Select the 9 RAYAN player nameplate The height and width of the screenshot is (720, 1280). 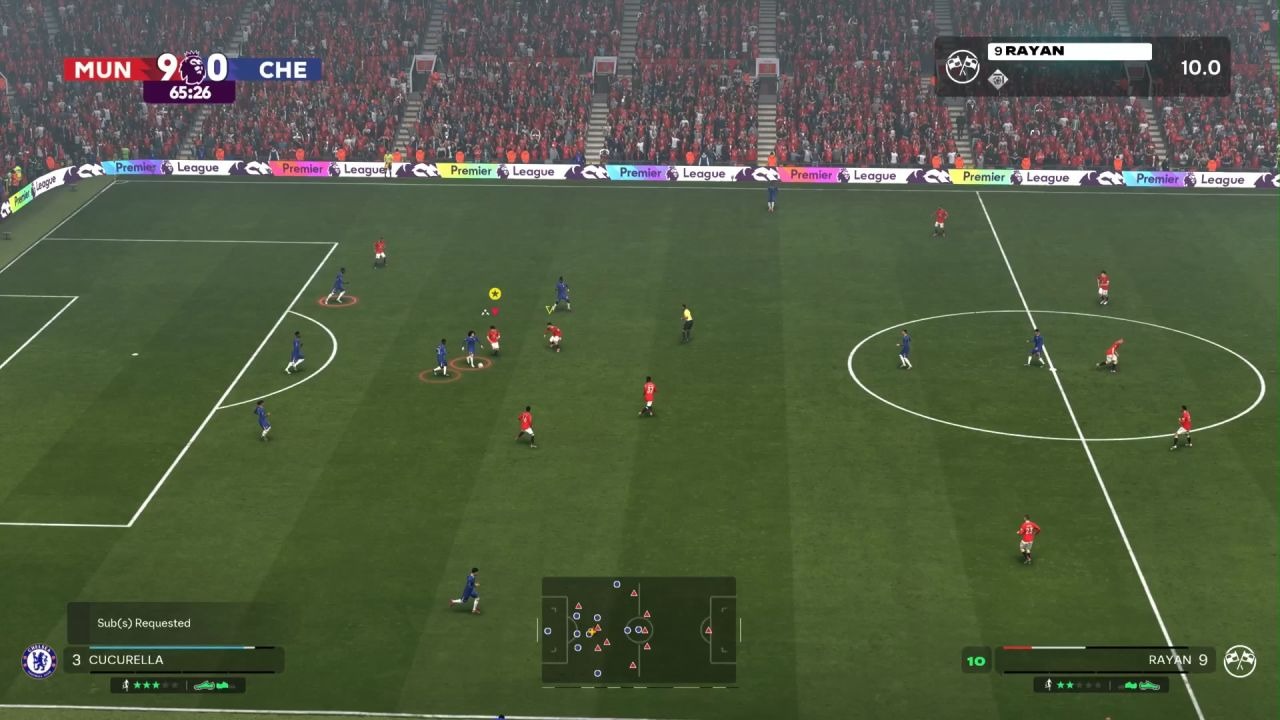coord(1069,51)
